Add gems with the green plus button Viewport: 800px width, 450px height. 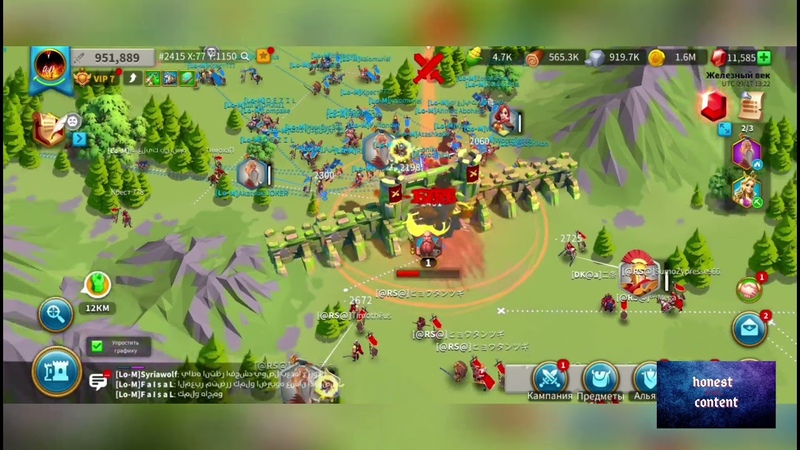(764, 58)
